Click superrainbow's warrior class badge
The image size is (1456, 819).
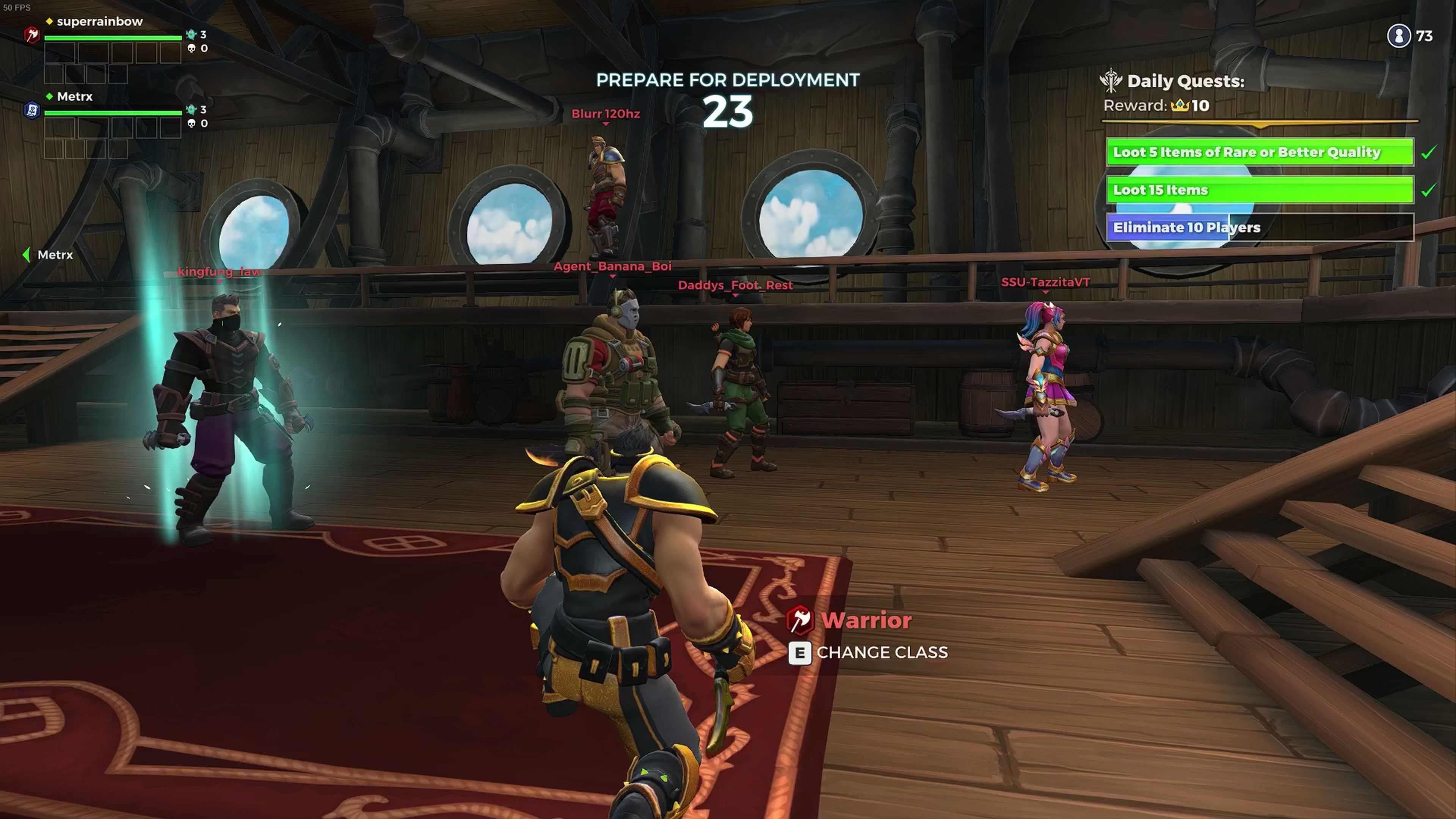pyautogui.click(x=32, y=35)
